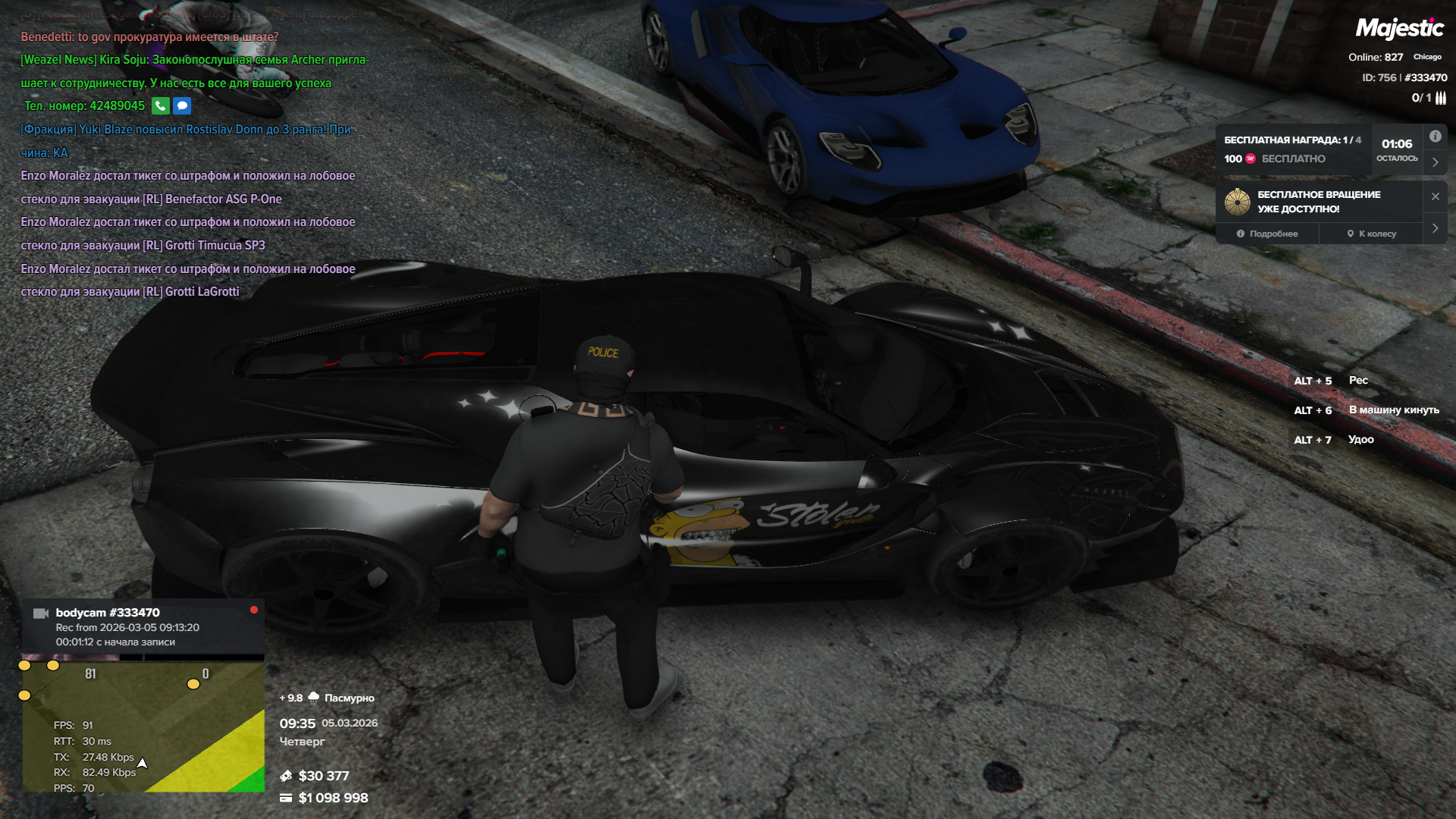Close the free wheel spin notification
Image resolution: width=1456 pixels, height=819 pixels.
pos(1435,196)
